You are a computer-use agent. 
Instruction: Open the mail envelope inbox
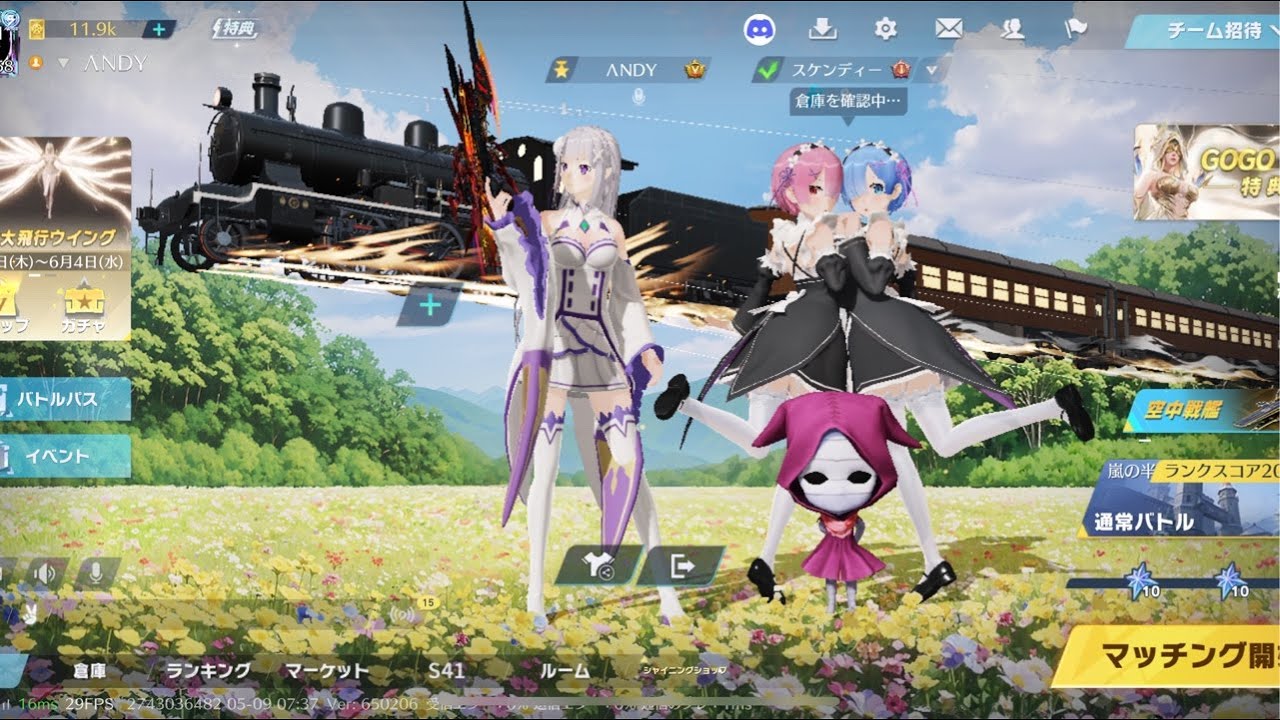point(948,29)
